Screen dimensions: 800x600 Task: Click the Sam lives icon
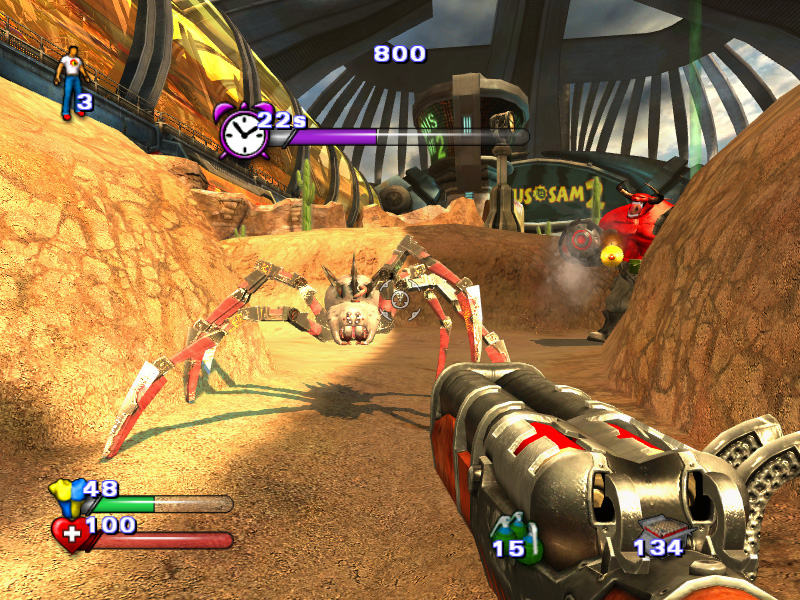coord(71,82)
